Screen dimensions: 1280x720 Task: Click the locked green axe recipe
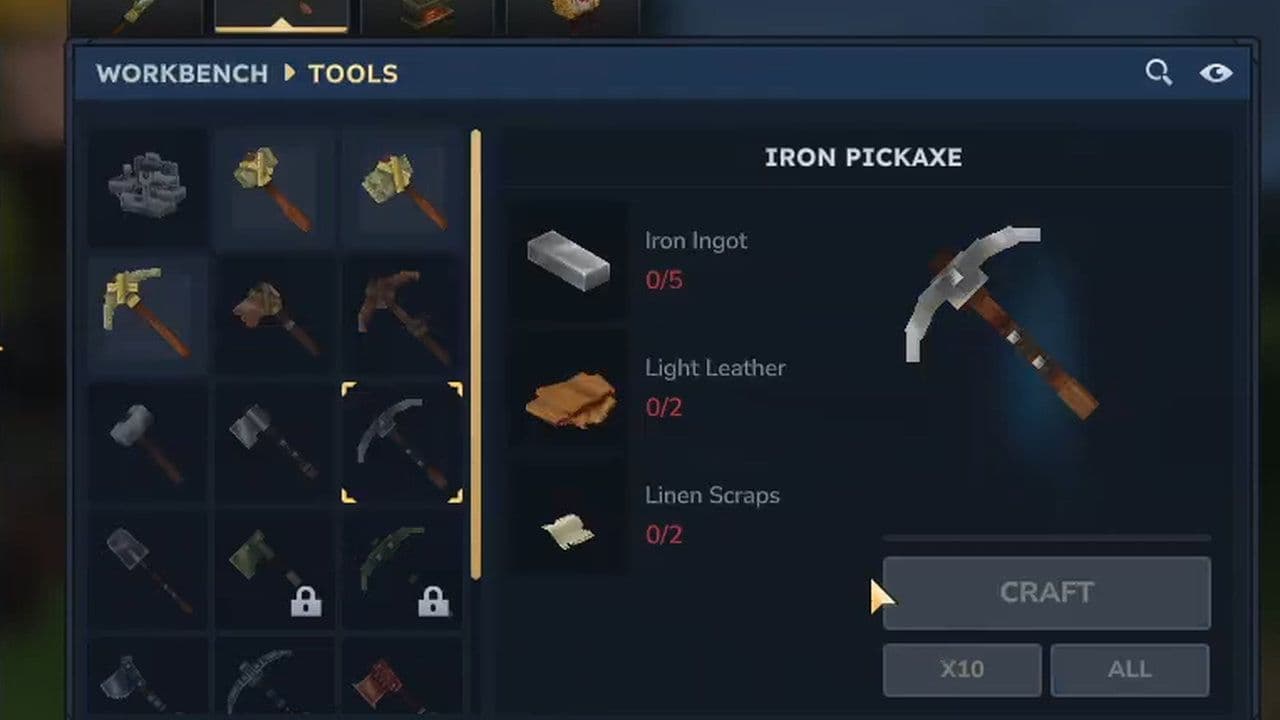pos(274,570)
